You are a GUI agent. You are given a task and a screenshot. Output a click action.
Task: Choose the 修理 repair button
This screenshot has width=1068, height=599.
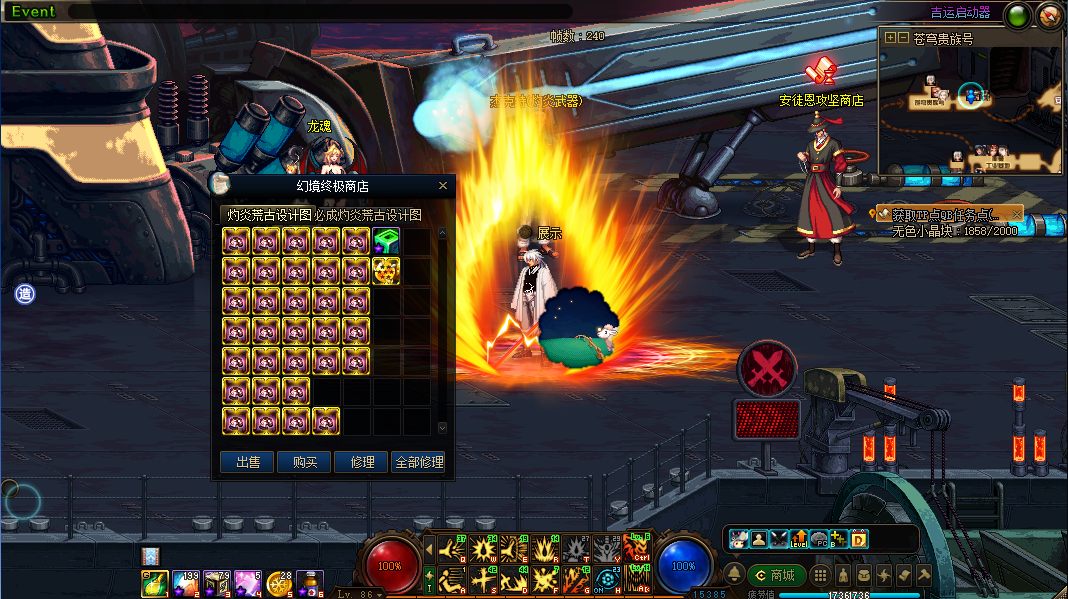[362, 462]
